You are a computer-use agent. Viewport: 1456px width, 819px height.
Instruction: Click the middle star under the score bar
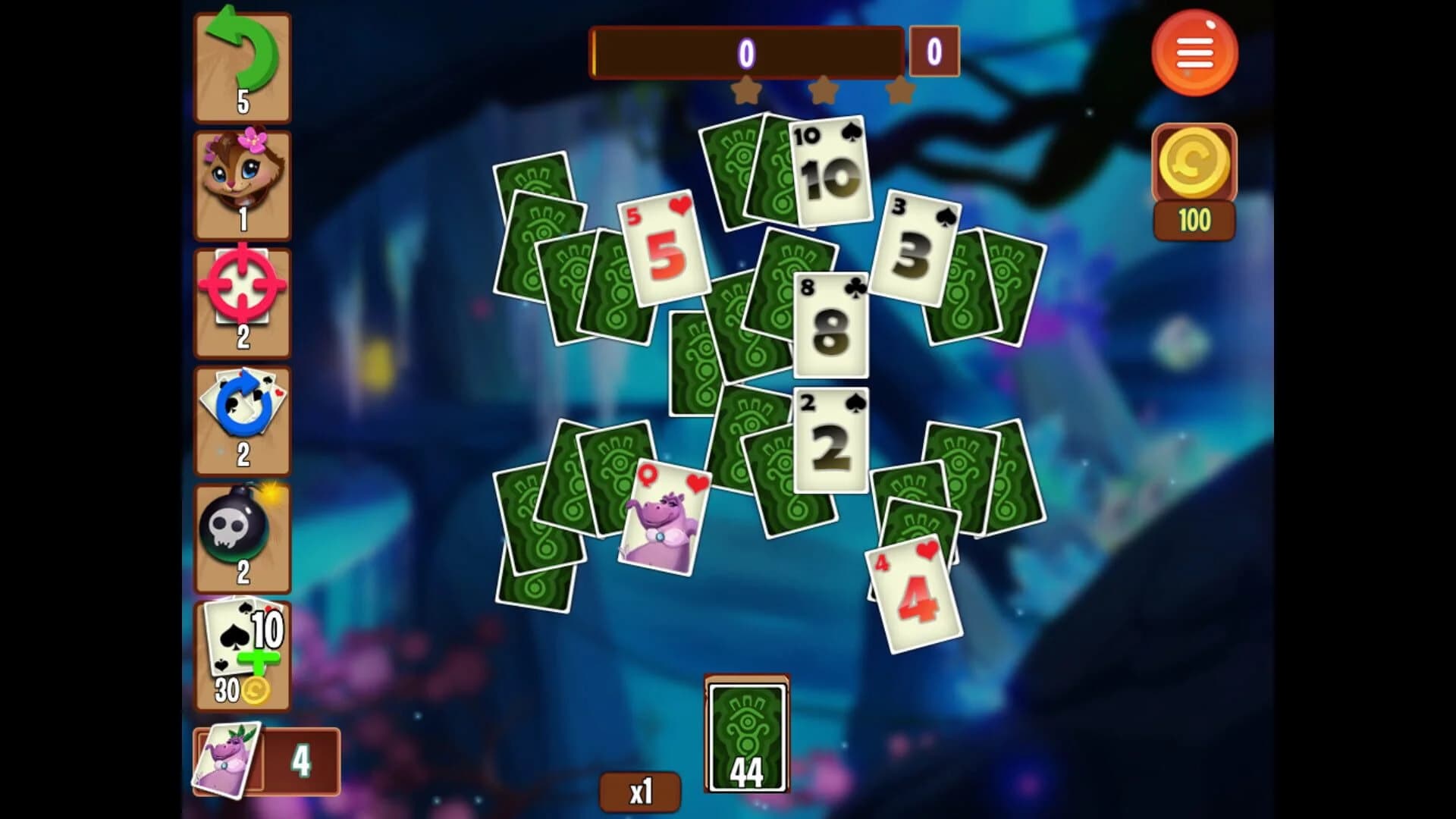click(x=823, y=89)
